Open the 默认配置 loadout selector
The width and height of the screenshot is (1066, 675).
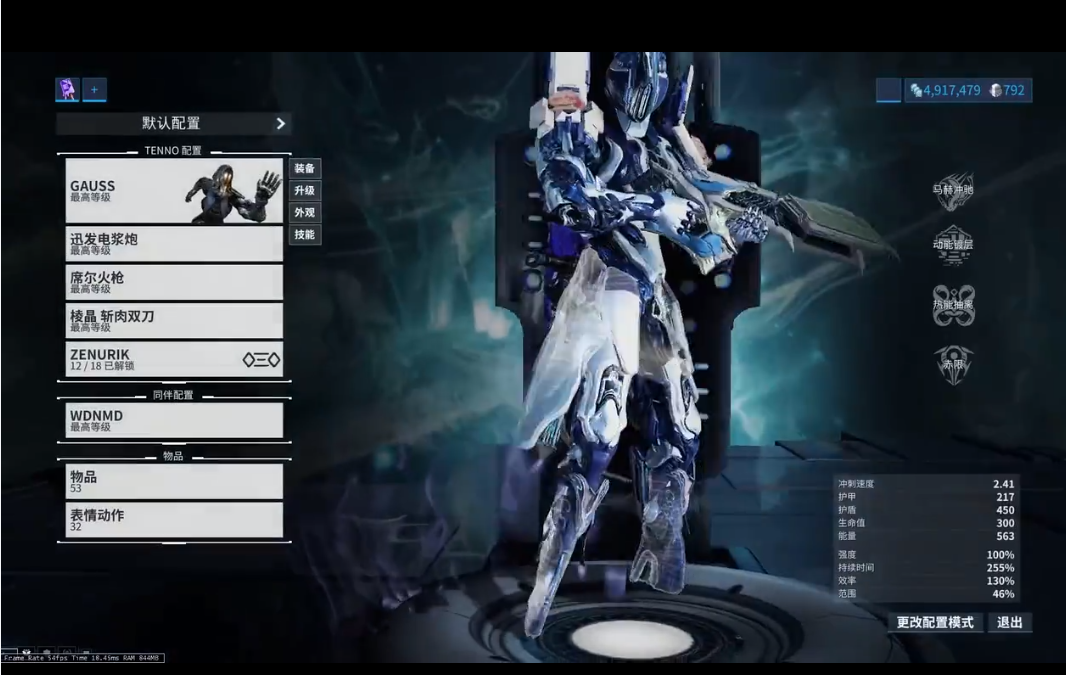click(173, 123)
